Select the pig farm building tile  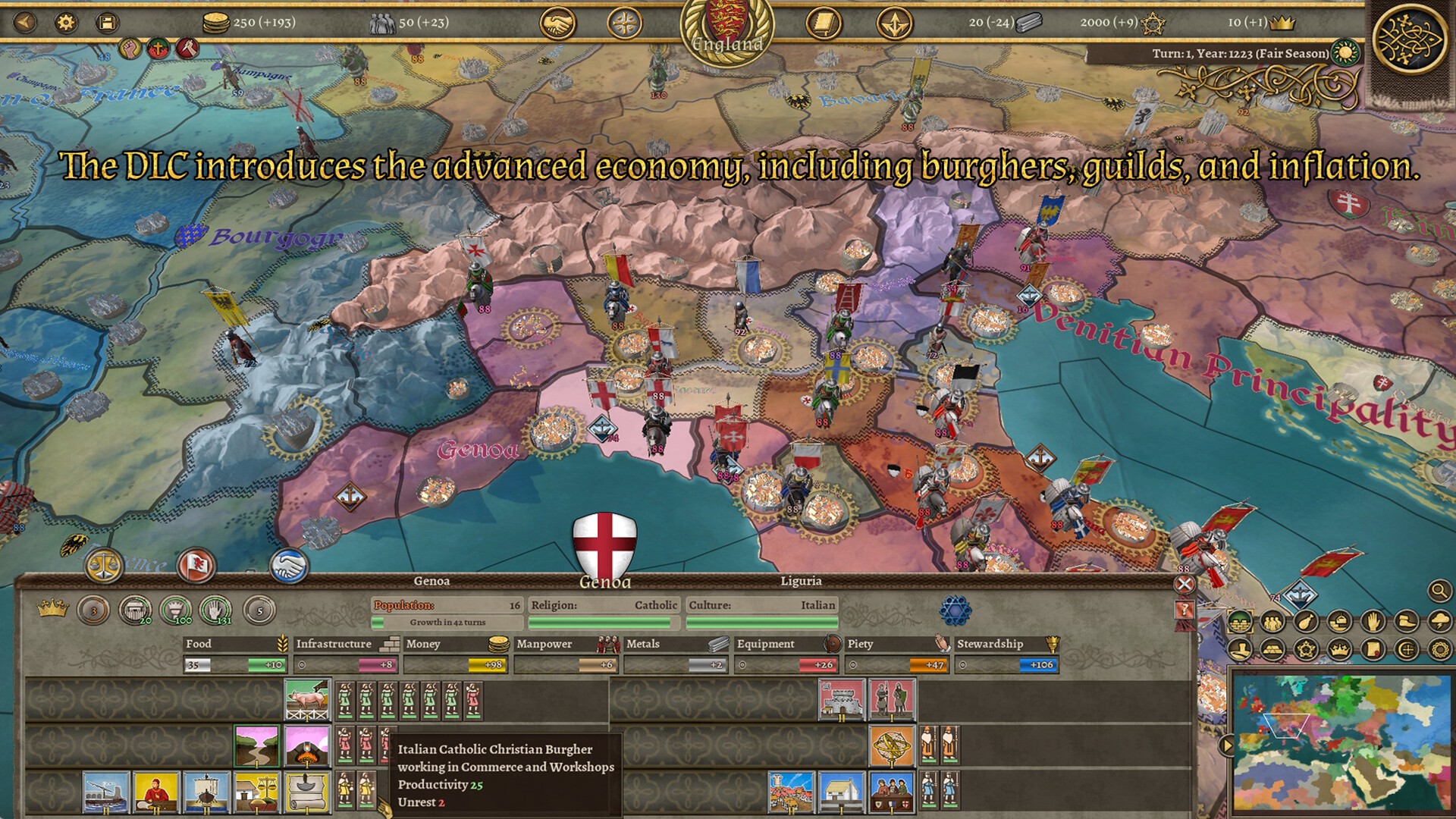click(x=307, y=699)
